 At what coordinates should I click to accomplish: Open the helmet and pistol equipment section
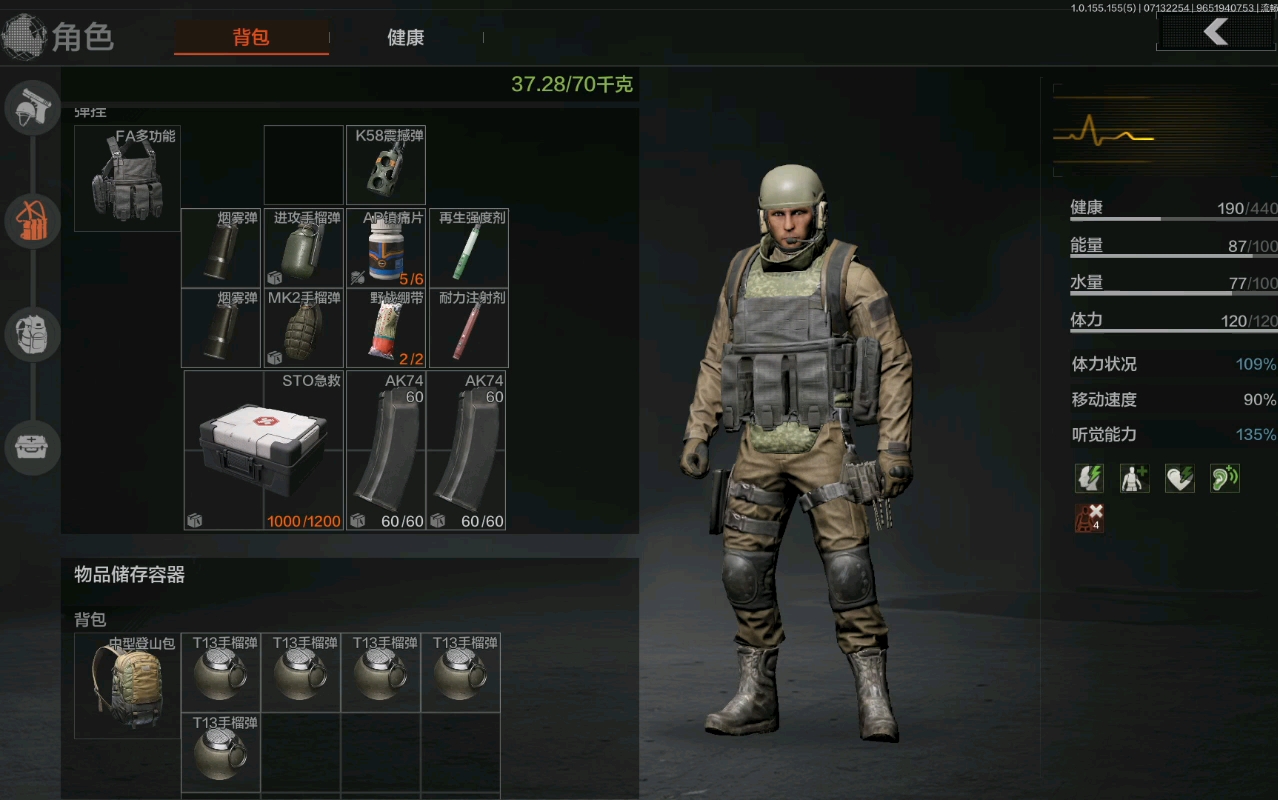[33, 108]
